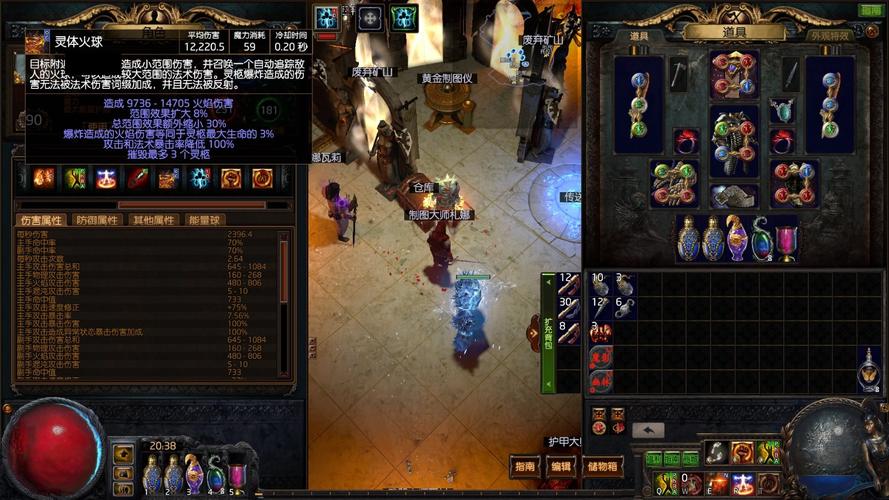Image resolution: width=889 pixels, height=500 pixels.
Task: Select the equipped boots slot
Action: tap(796, 183)
